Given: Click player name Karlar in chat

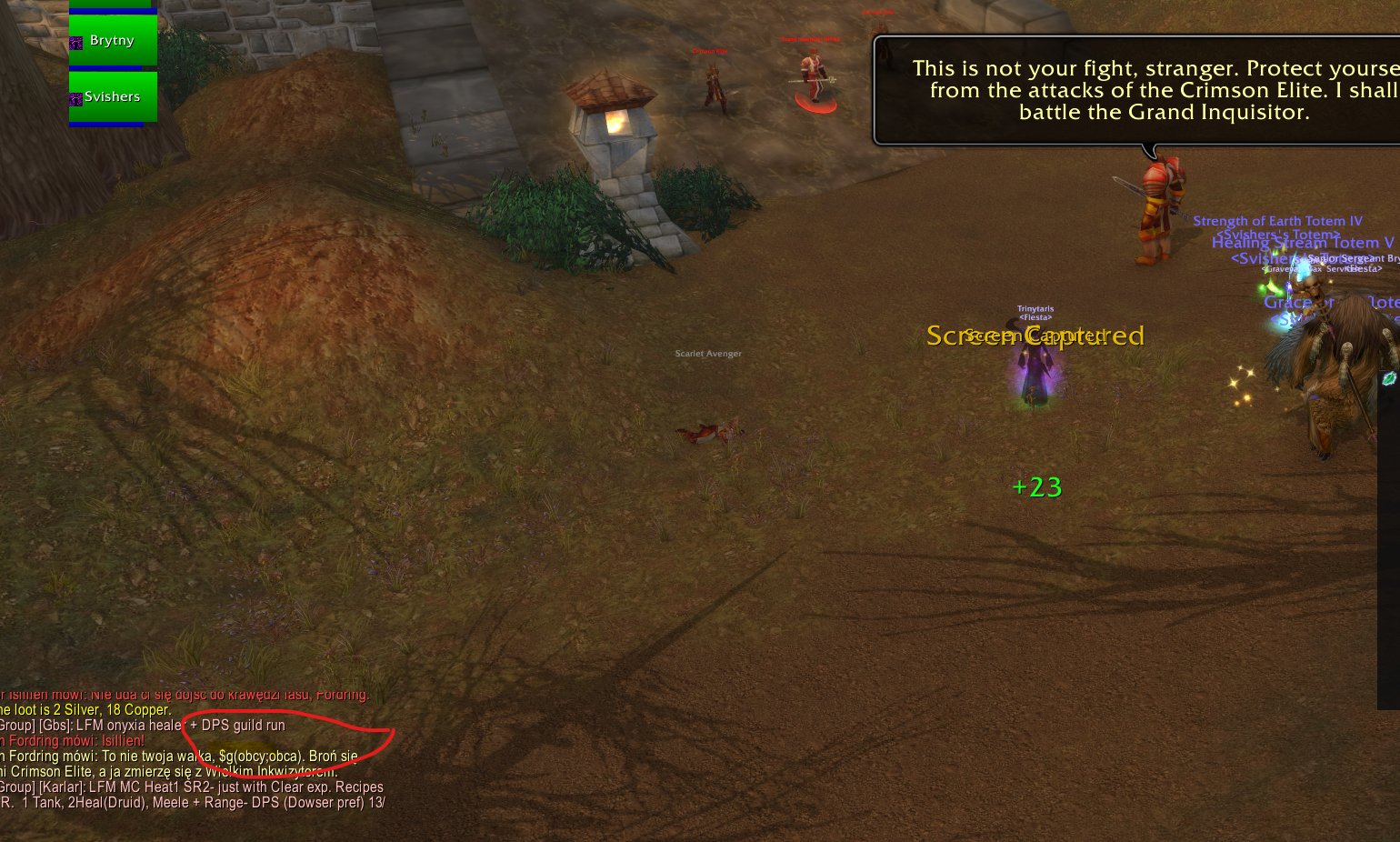Looking at the screenshot, I should 63,787.
